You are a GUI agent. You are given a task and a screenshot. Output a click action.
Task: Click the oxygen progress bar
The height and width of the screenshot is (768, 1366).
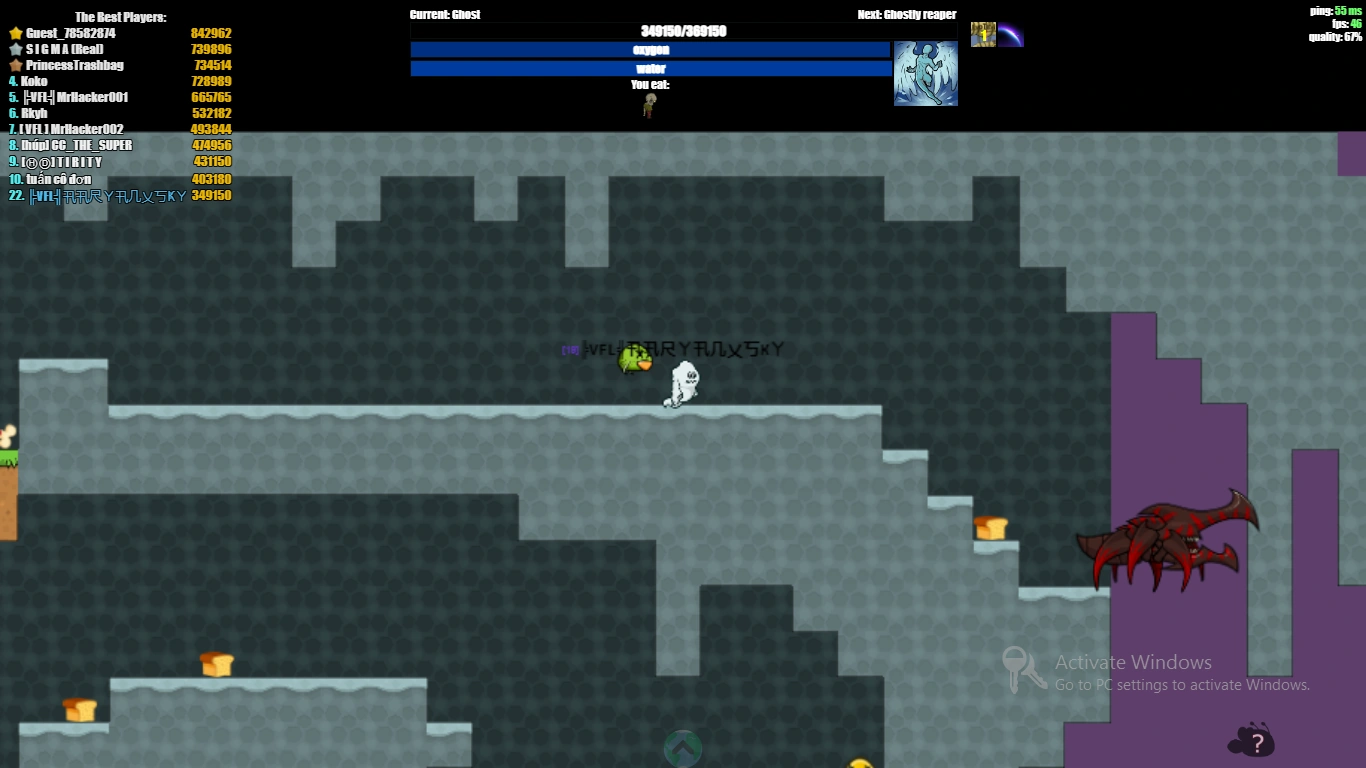click(x=650, y=49)
